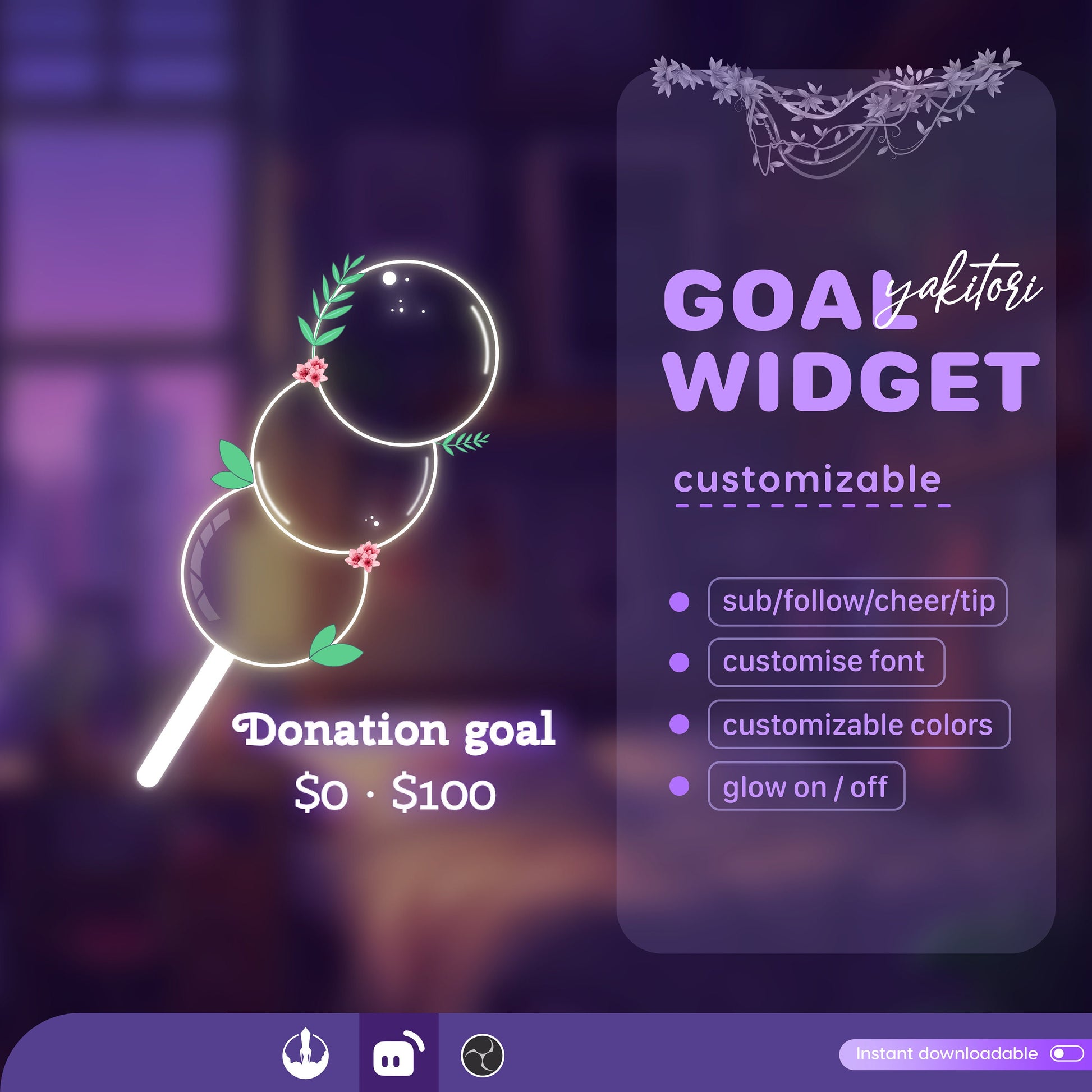
Task: Choose the customizable colors pill
Action: pos(859,724)
